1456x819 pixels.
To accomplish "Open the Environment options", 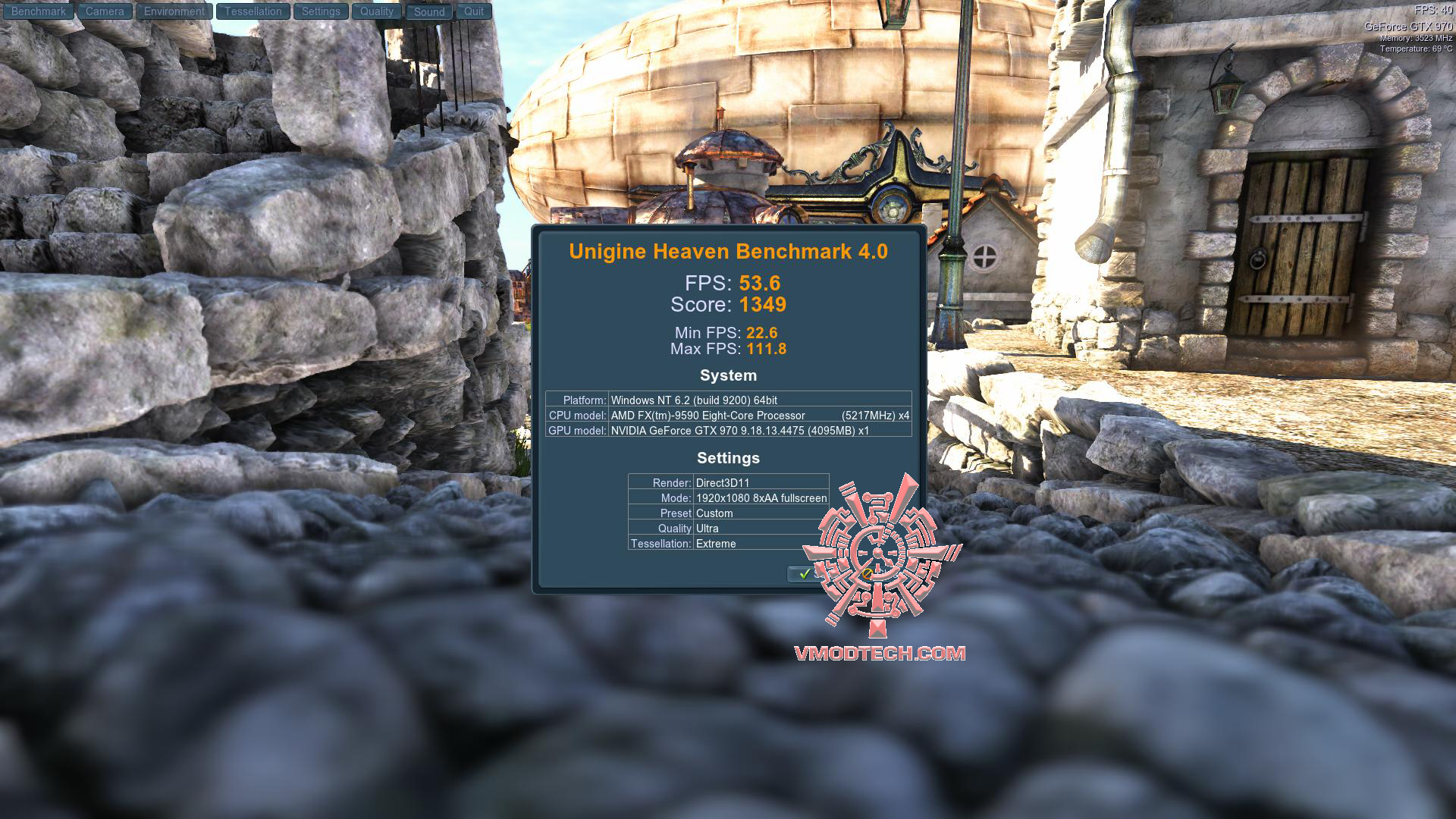I will pyautogui.click(x=174, y=11).
